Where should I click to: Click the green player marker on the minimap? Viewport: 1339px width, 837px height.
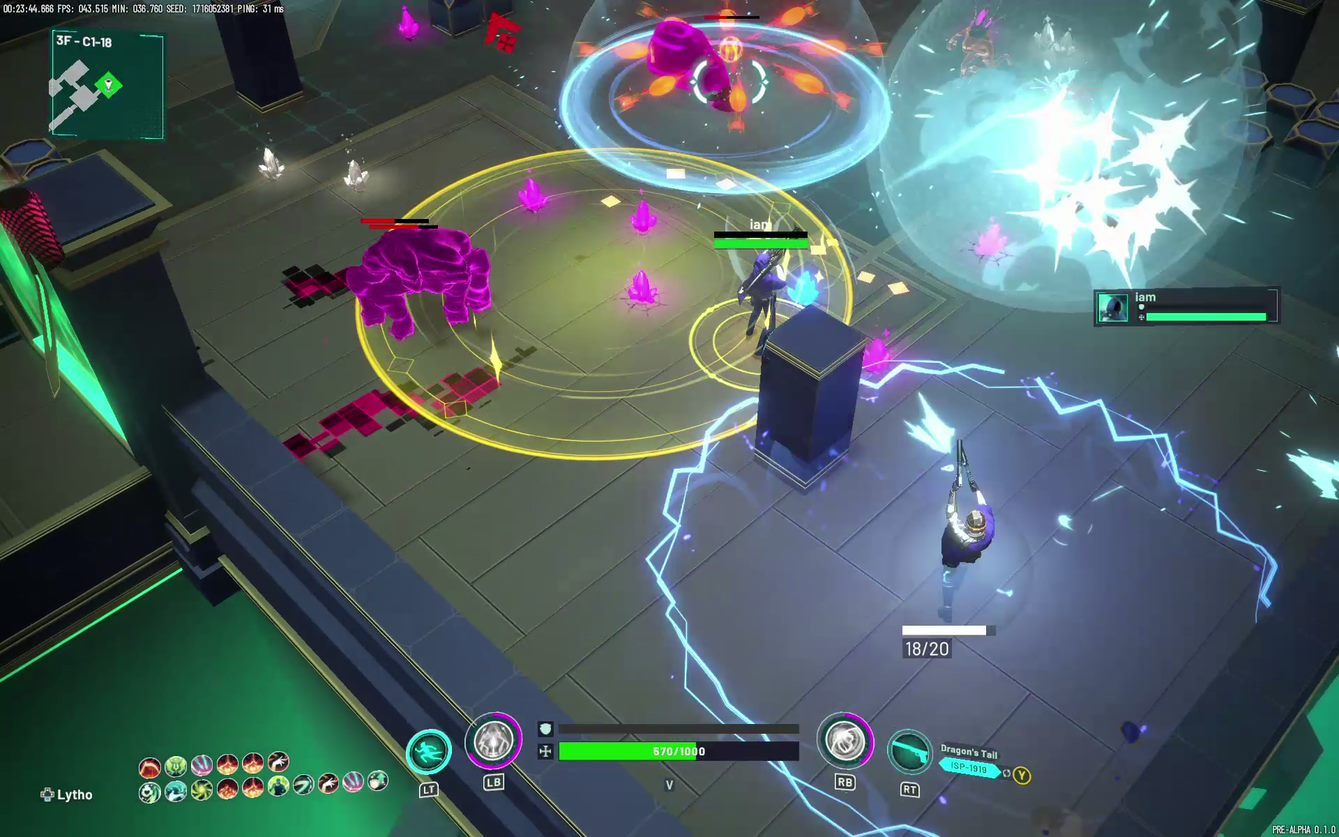[108, 85]
